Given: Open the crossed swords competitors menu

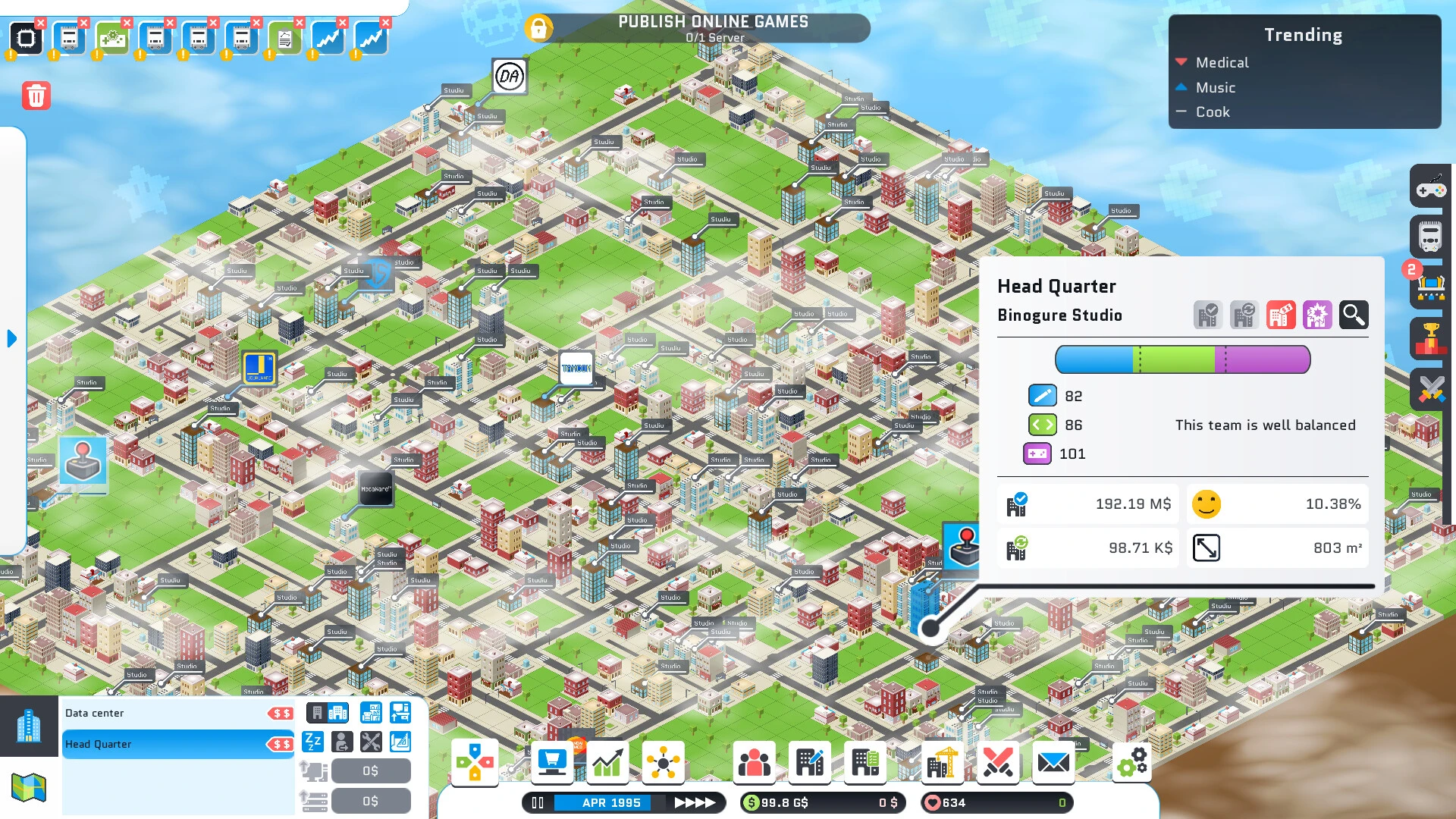Looking at the screenshot, I should (997, 761).
